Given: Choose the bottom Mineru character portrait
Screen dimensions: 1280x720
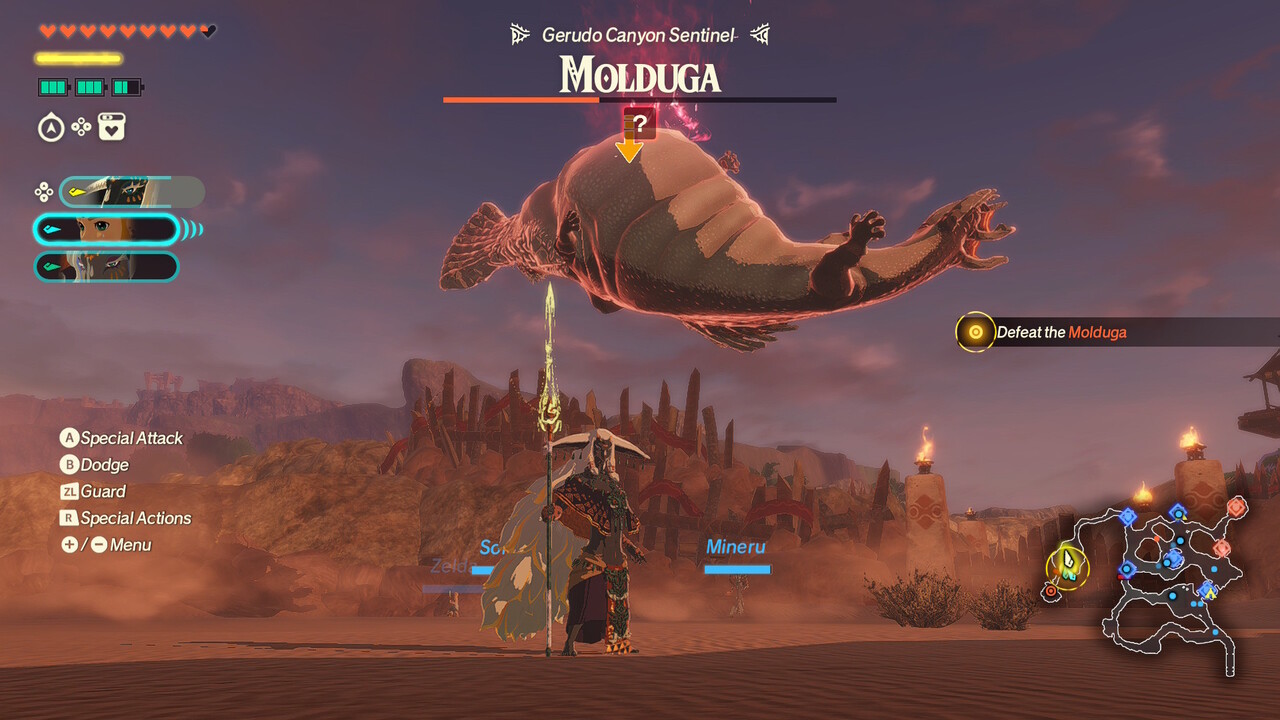Looking at the screenshot, I should coord(106,267).
